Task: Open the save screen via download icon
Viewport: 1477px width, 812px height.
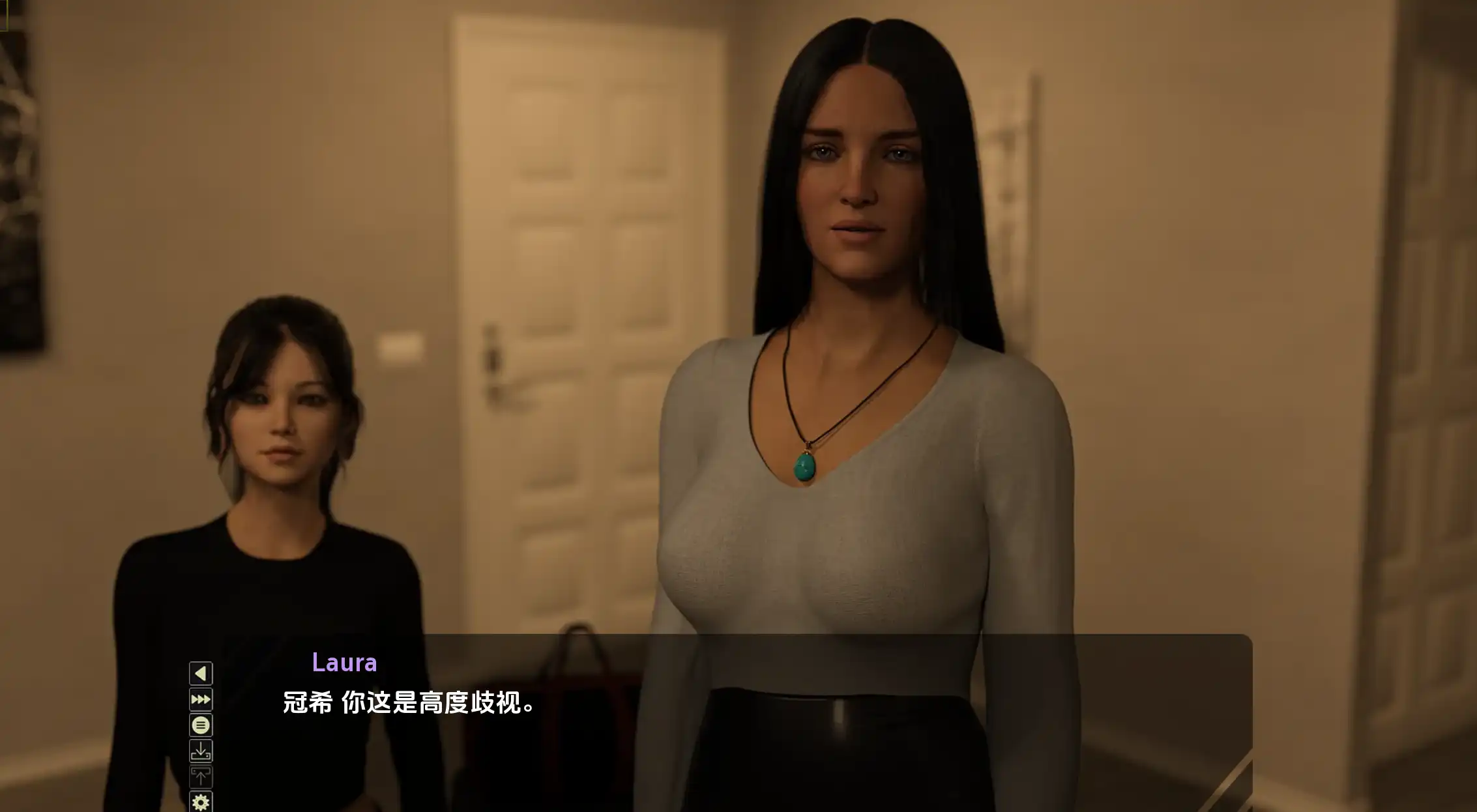Action: coord(201,749)
